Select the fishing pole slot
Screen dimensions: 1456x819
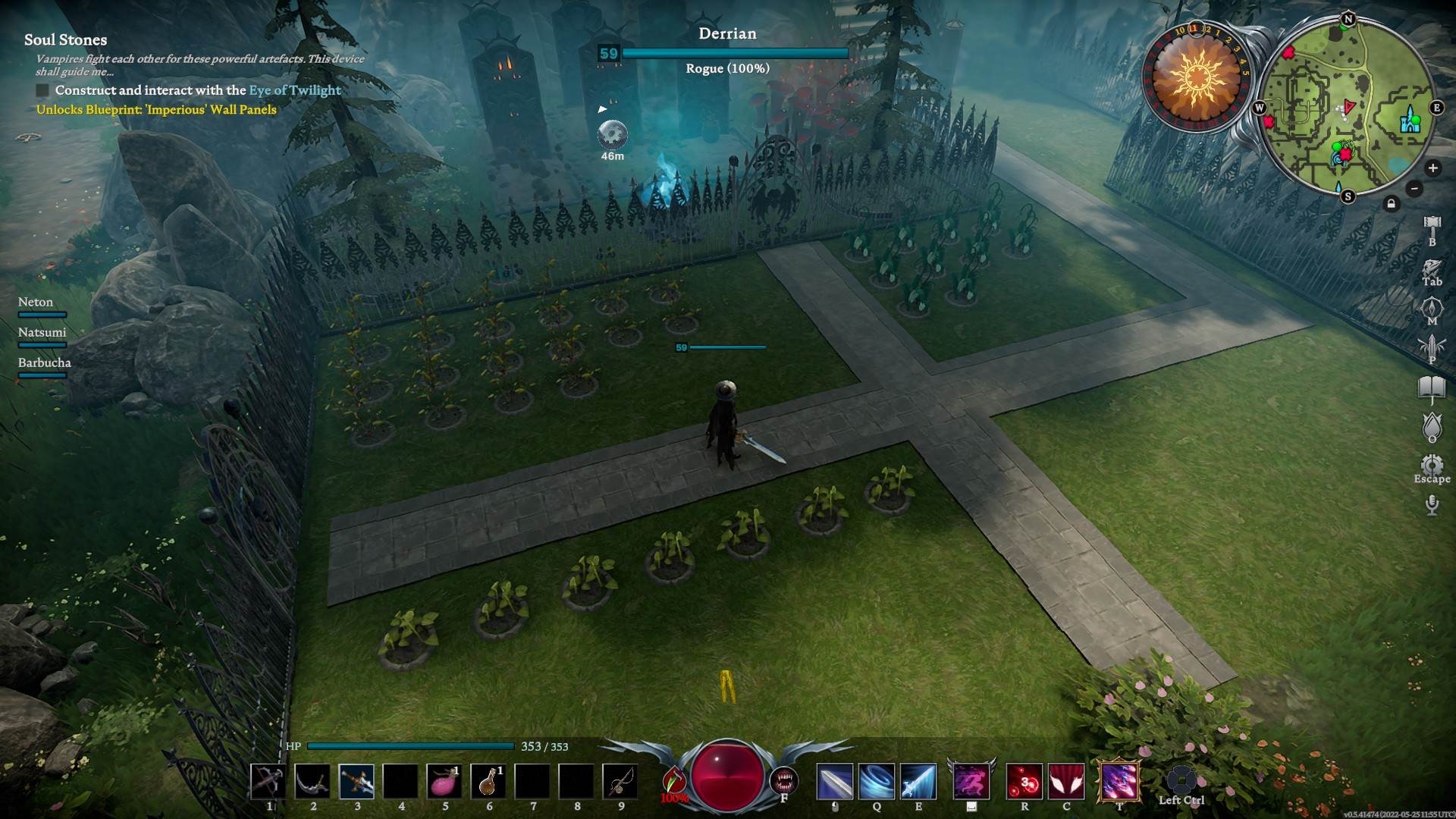click(x=620, y=782)
